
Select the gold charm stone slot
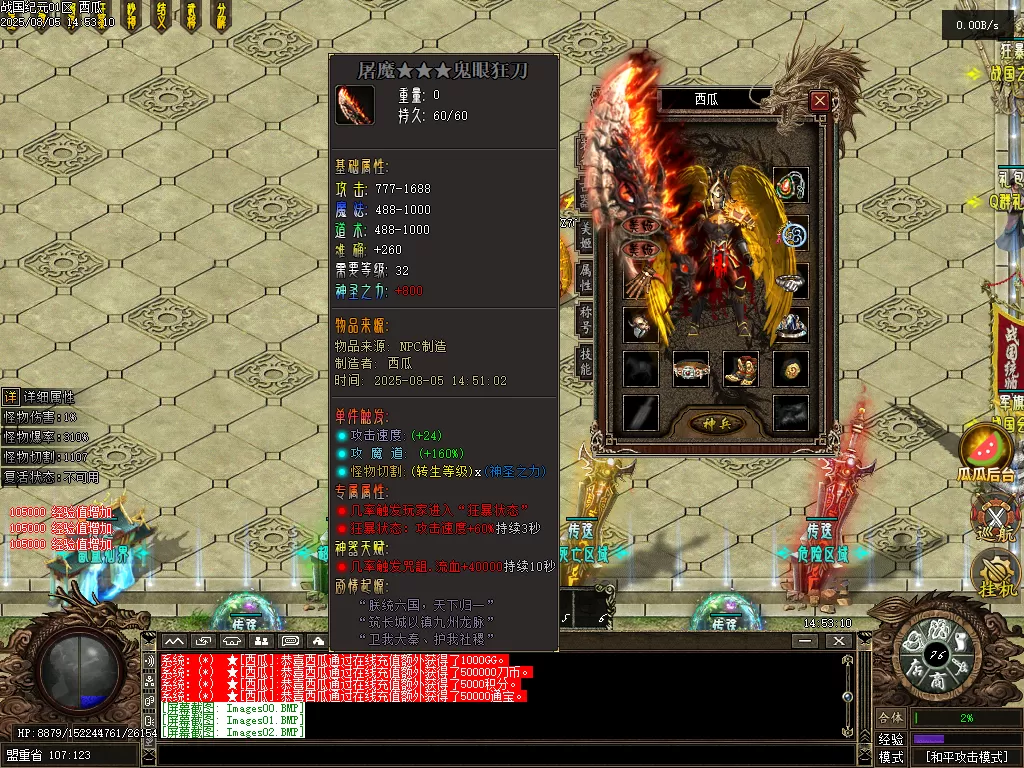coord(791,369)
